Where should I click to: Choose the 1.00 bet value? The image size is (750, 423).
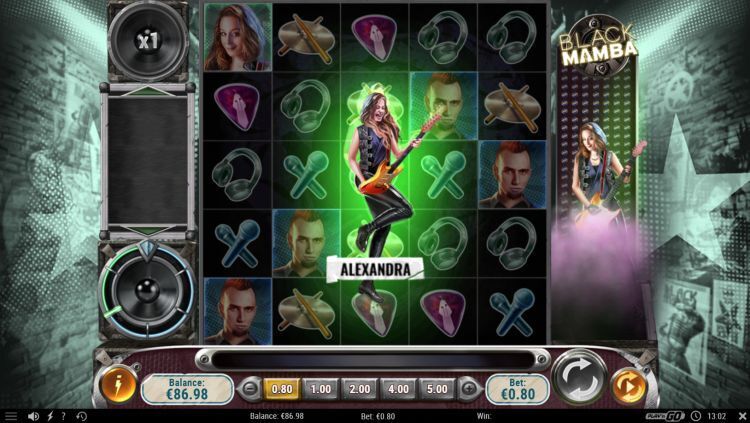tap(321, 388)
